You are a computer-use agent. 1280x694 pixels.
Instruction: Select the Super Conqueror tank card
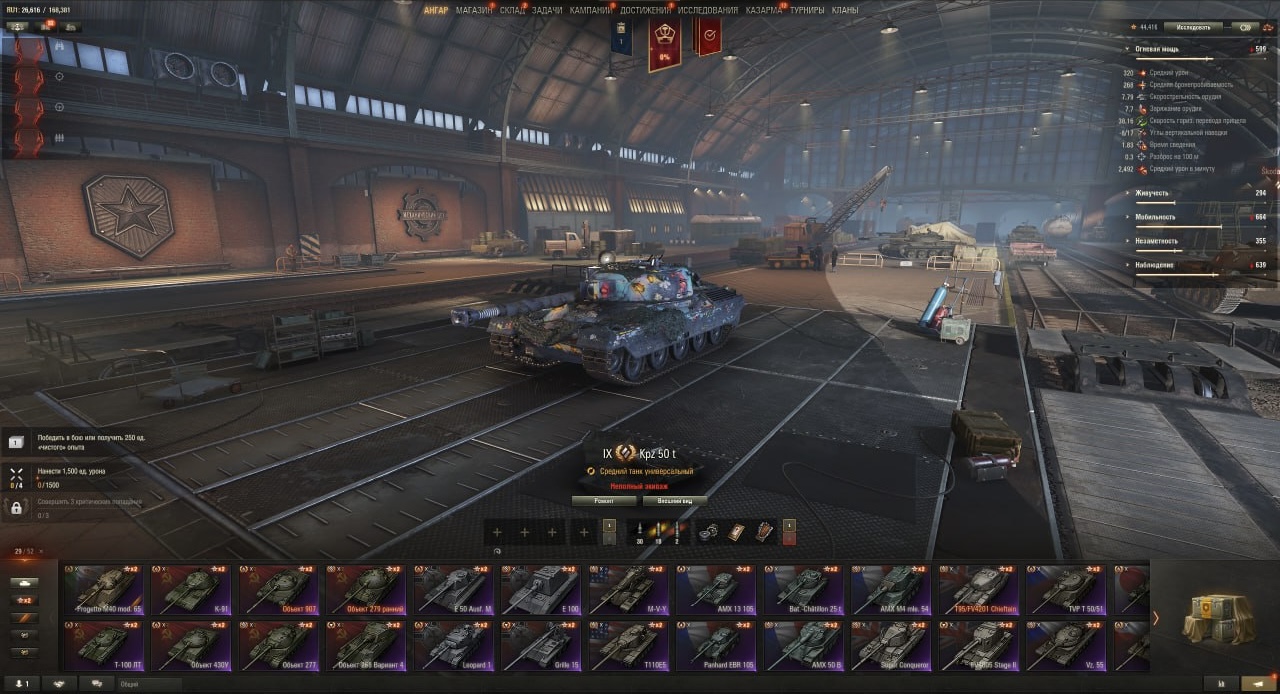click(891, 646)
